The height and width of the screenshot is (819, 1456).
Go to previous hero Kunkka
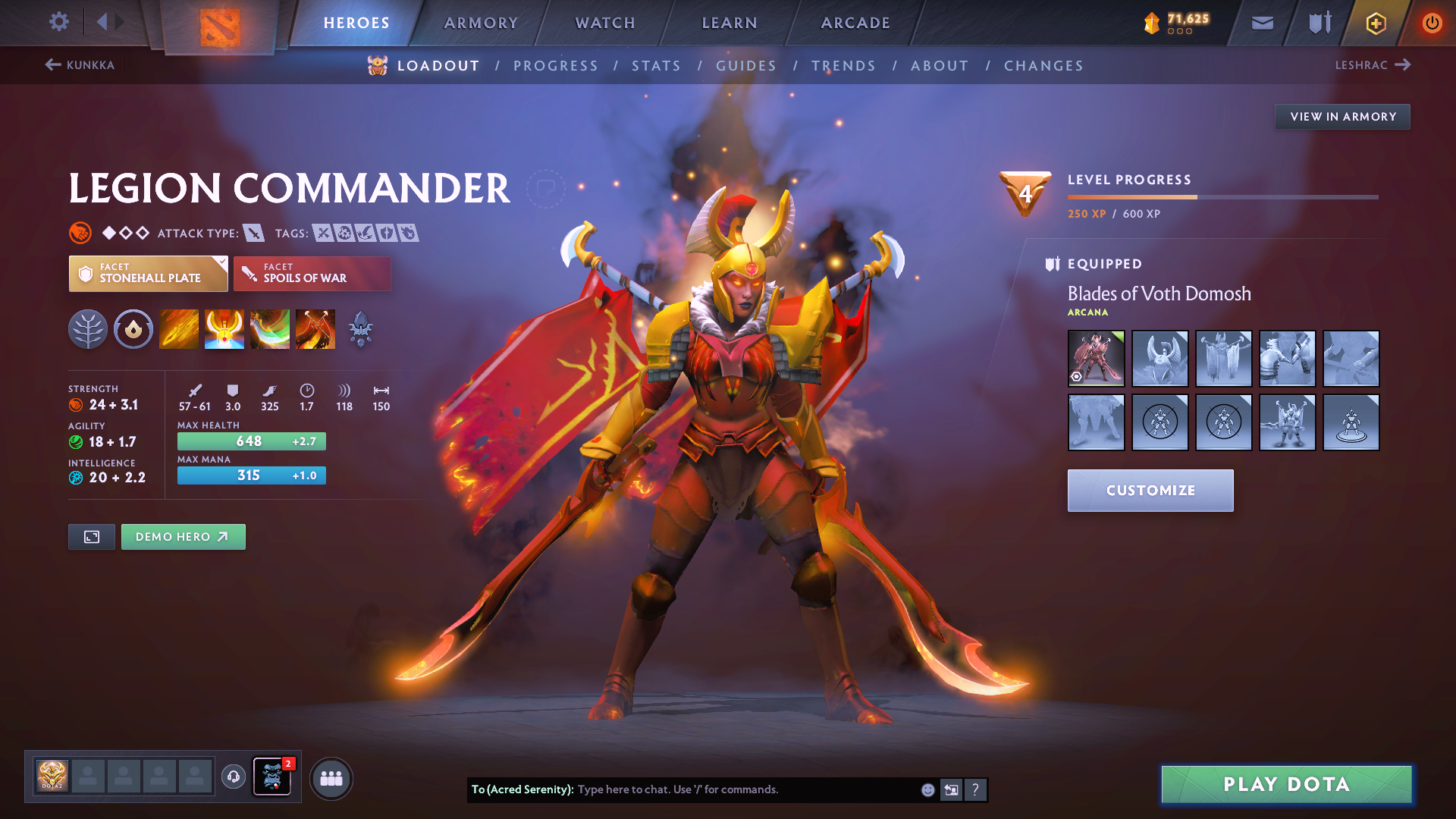[80, 65]
